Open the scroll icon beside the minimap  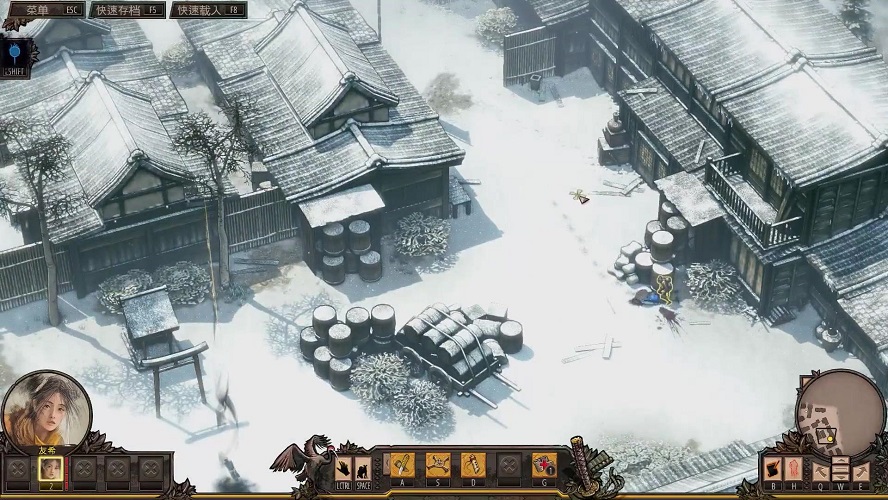pyautogui.click(x=772, y=467)
